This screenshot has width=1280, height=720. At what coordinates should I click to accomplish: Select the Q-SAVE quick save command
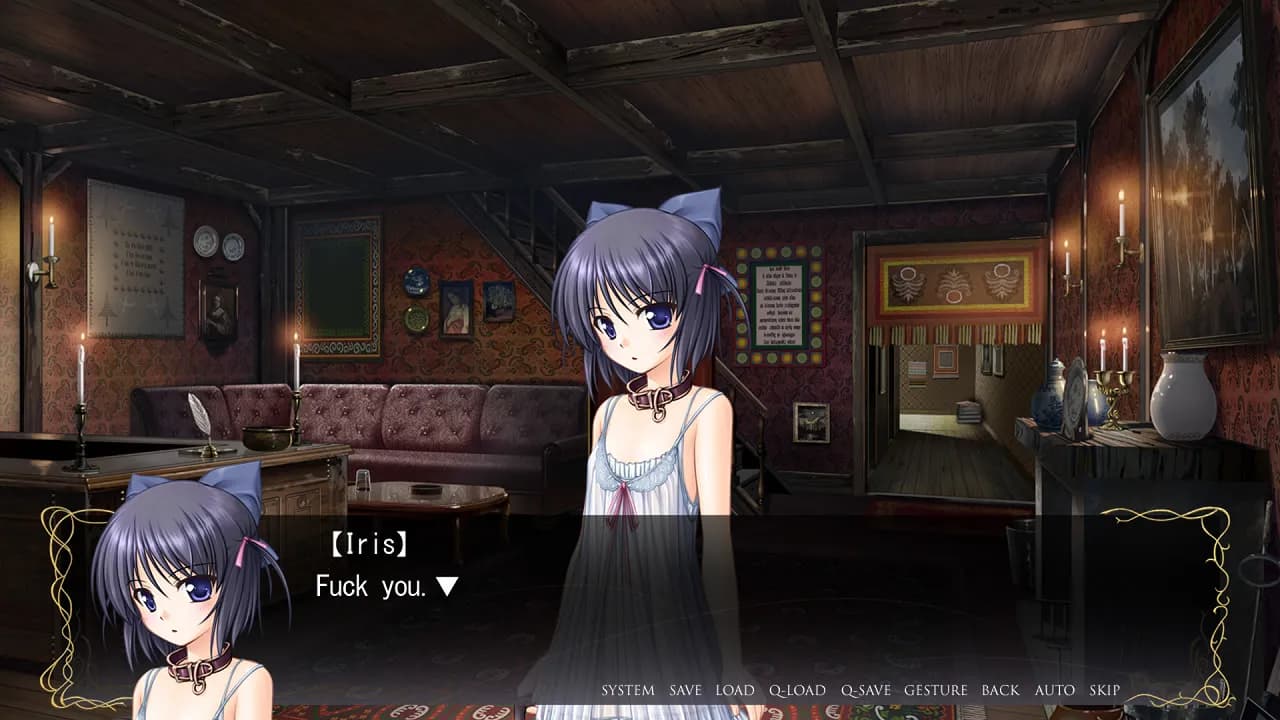click(866, 690)
